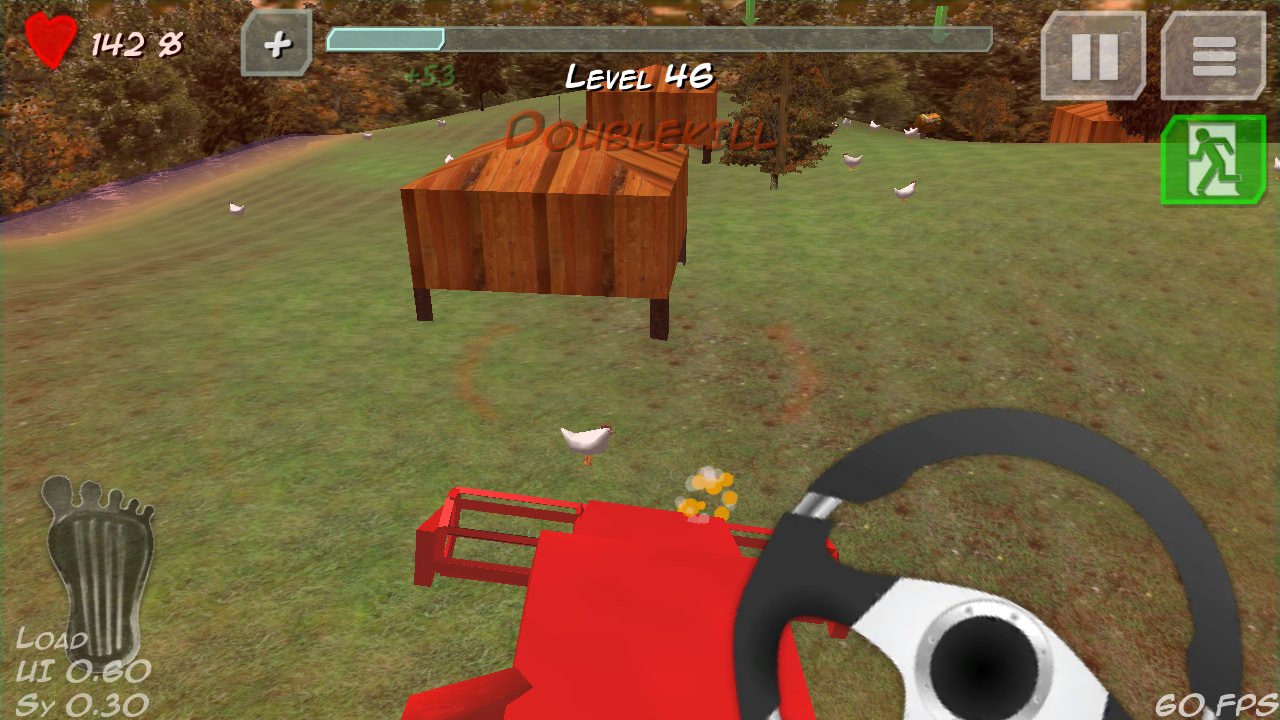The height and width of the screenshot is (720, 1280).
Task: Click the +53 score popup text
Action: 428,76
